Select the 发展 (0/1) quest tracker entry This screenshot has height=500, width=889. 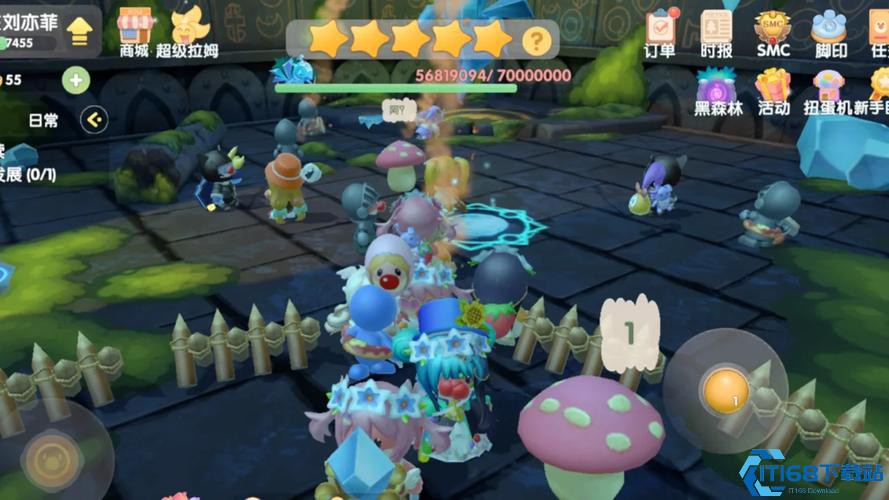(x=27, y=174)
